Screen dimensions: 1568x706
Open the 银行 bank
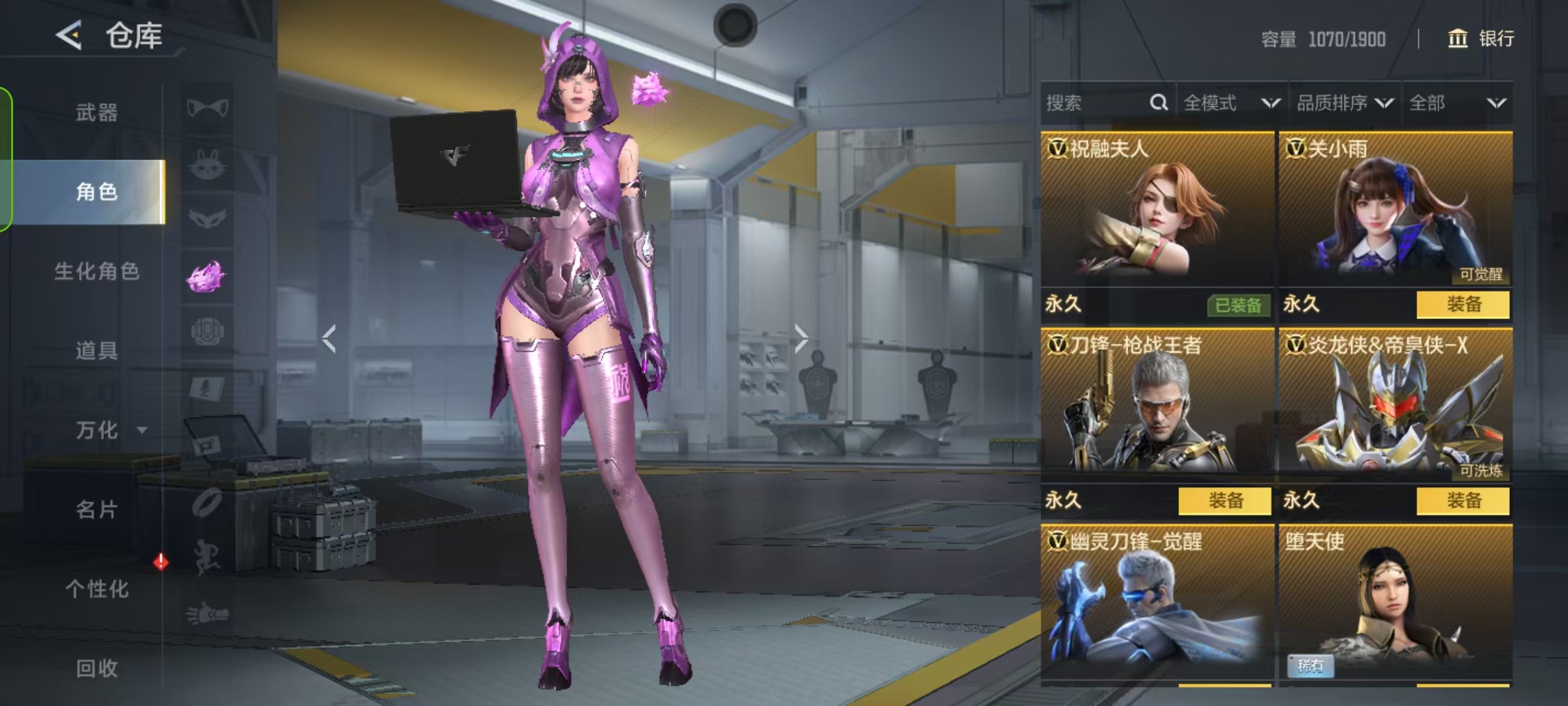point(1481,39)
